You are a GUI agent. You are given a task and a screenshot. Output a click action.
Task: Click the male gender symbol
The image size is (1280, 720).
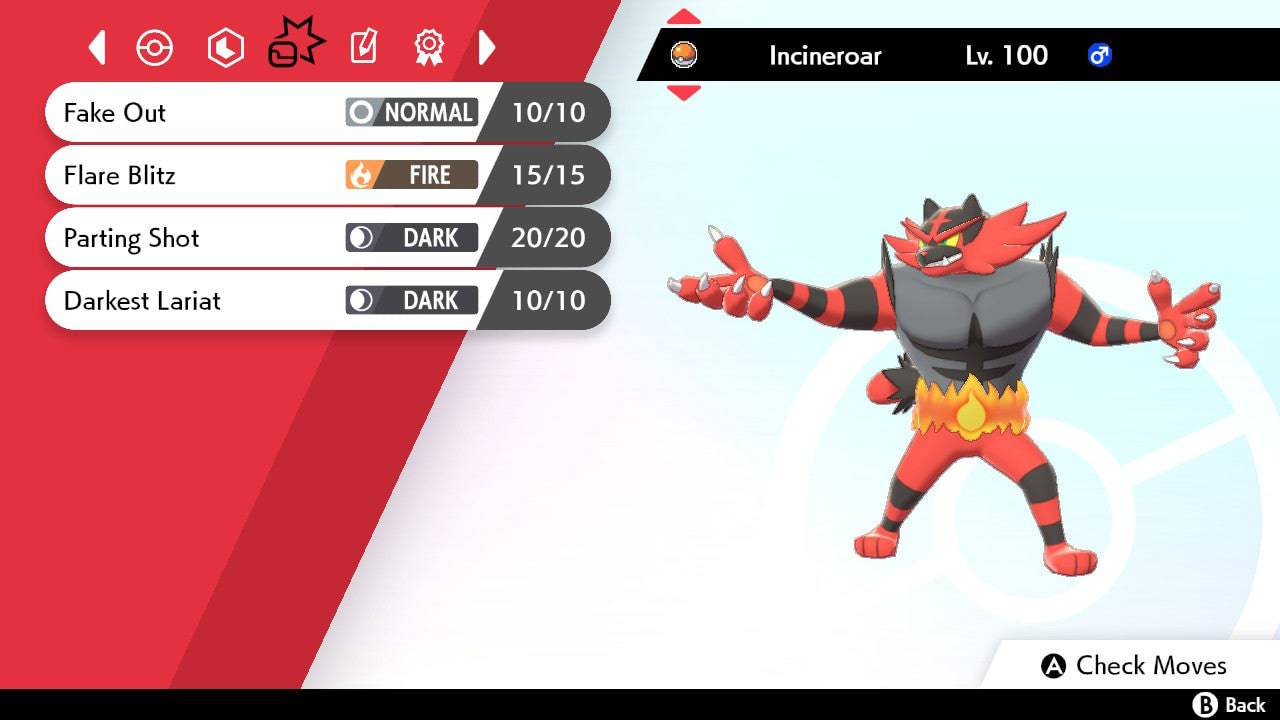(x=1100, y=56)
